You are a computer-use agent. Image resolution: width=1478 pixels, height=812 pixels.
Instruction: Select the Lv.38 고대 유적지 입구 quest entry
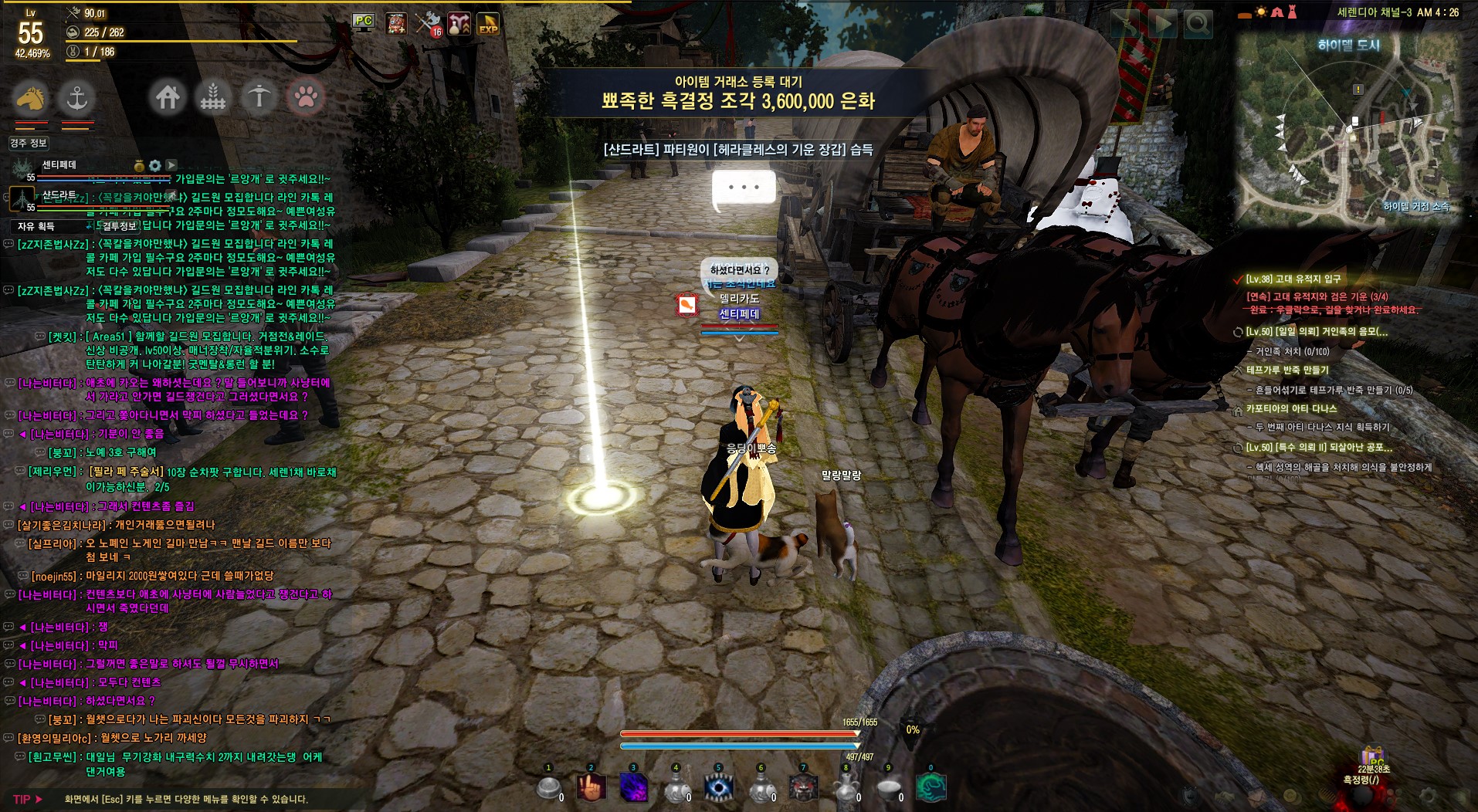[1293, 279]
